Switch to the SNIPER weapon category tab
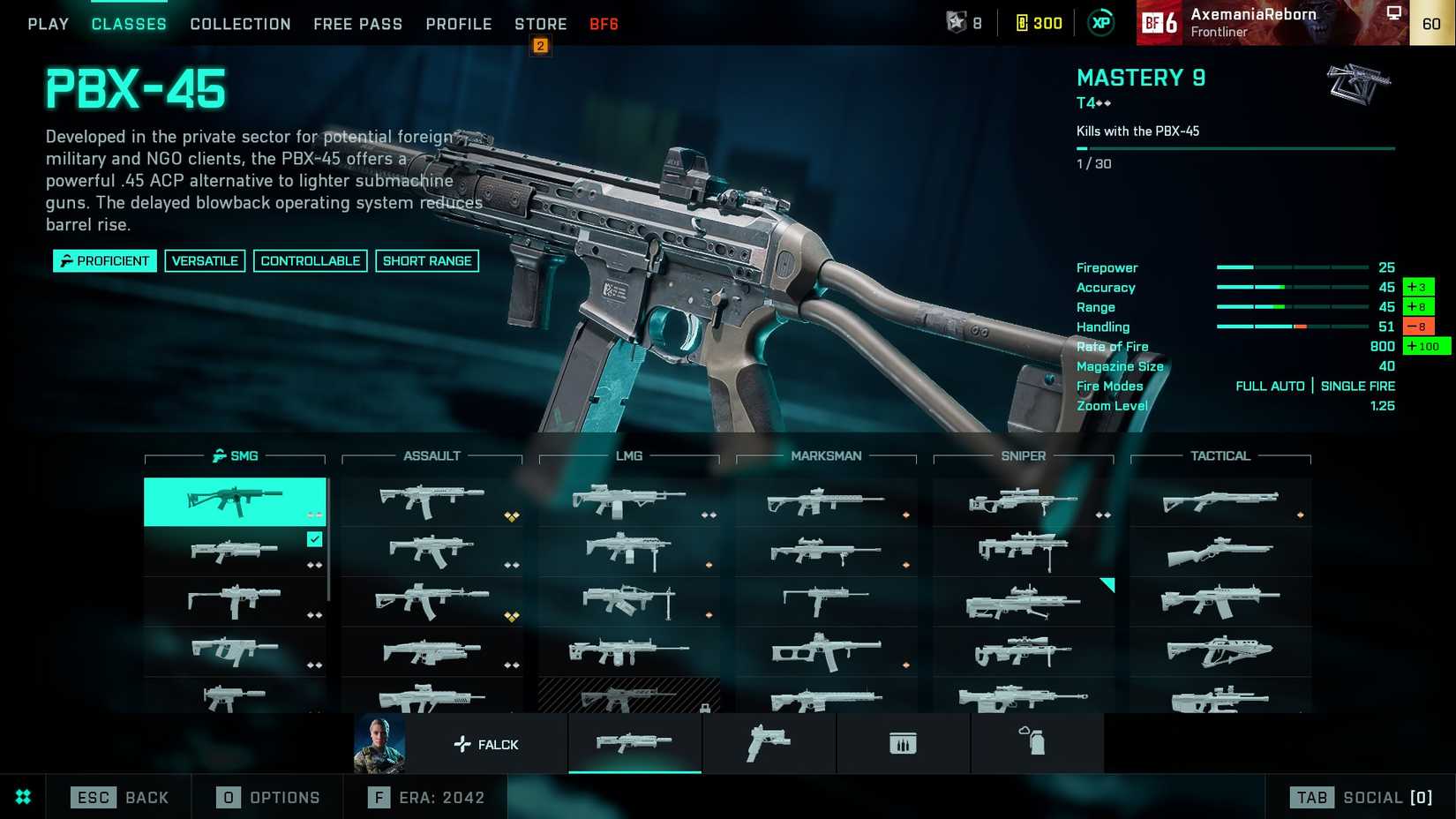The height and width of the screenshot is (819, 1456). coord(1023,456)
